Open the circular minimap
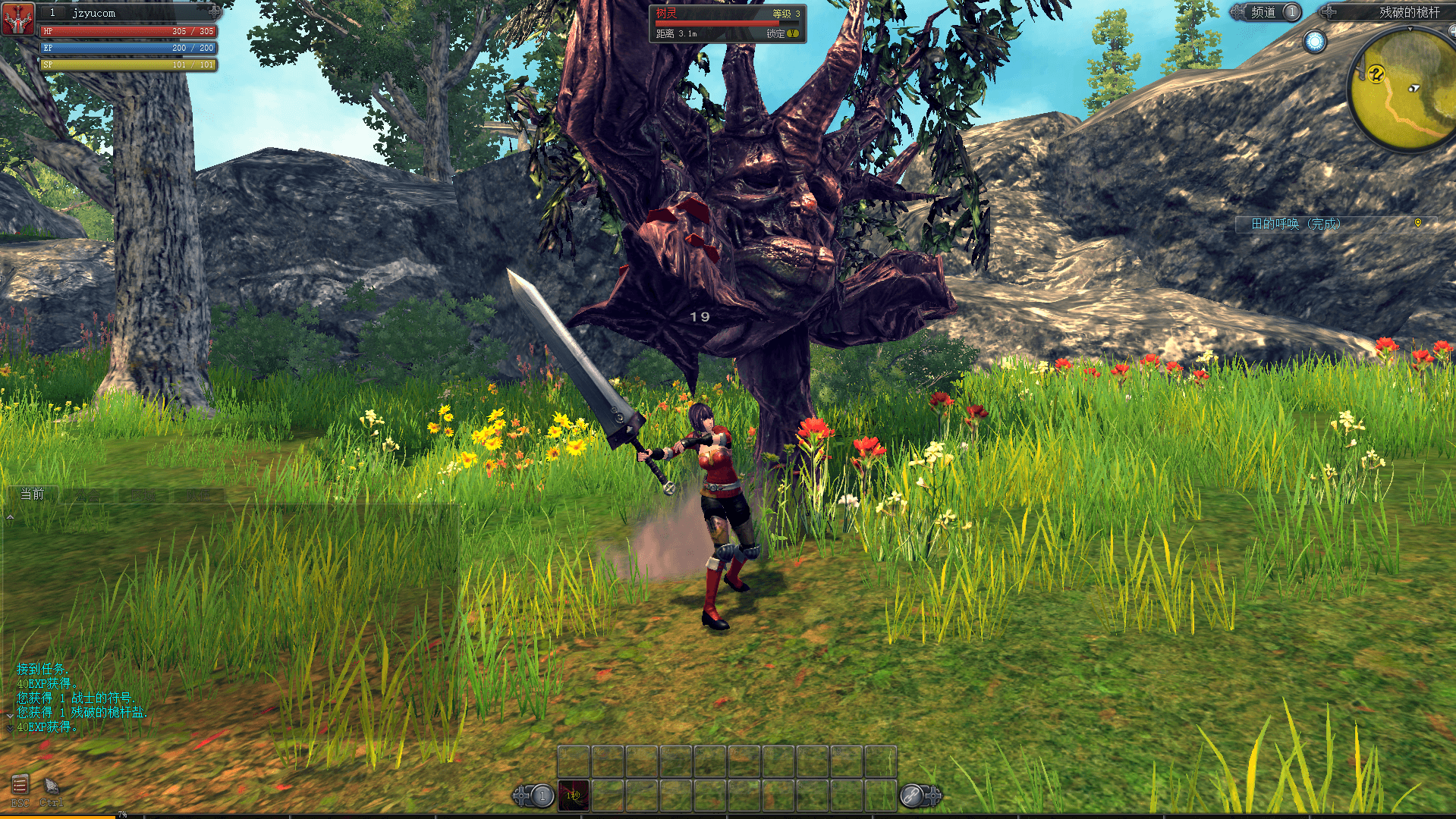Image resolution: width=1456 pixels, height=819 pixels. 1404,91
